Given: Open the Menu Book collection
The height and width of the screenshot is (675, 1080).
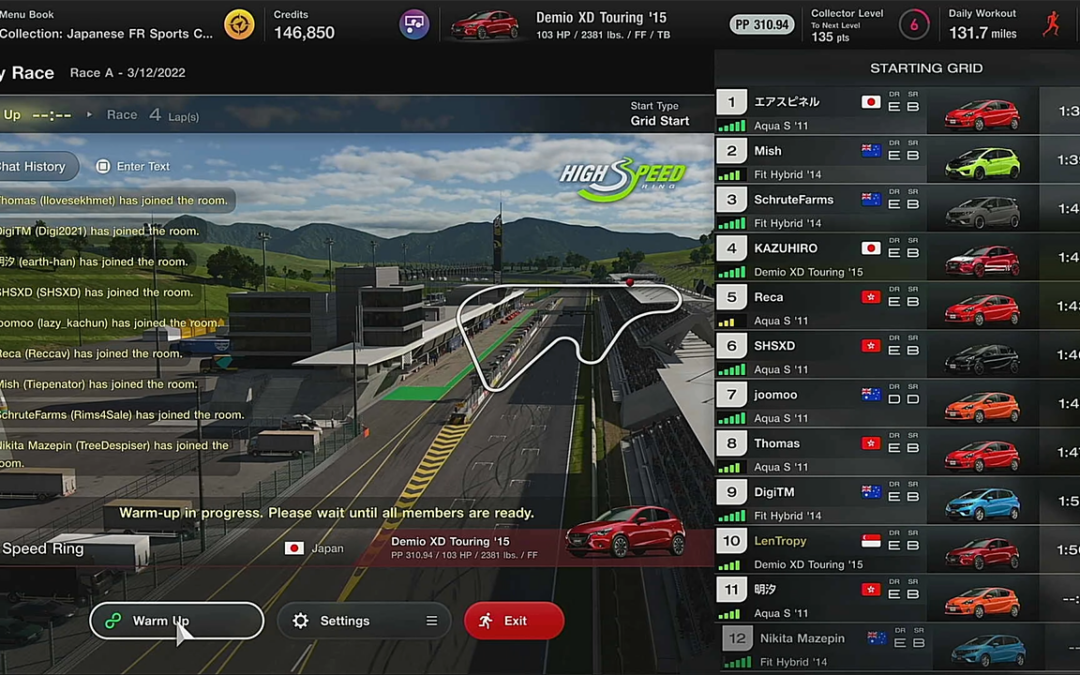Looking at the screenshot, I should [x=110, y=24].
